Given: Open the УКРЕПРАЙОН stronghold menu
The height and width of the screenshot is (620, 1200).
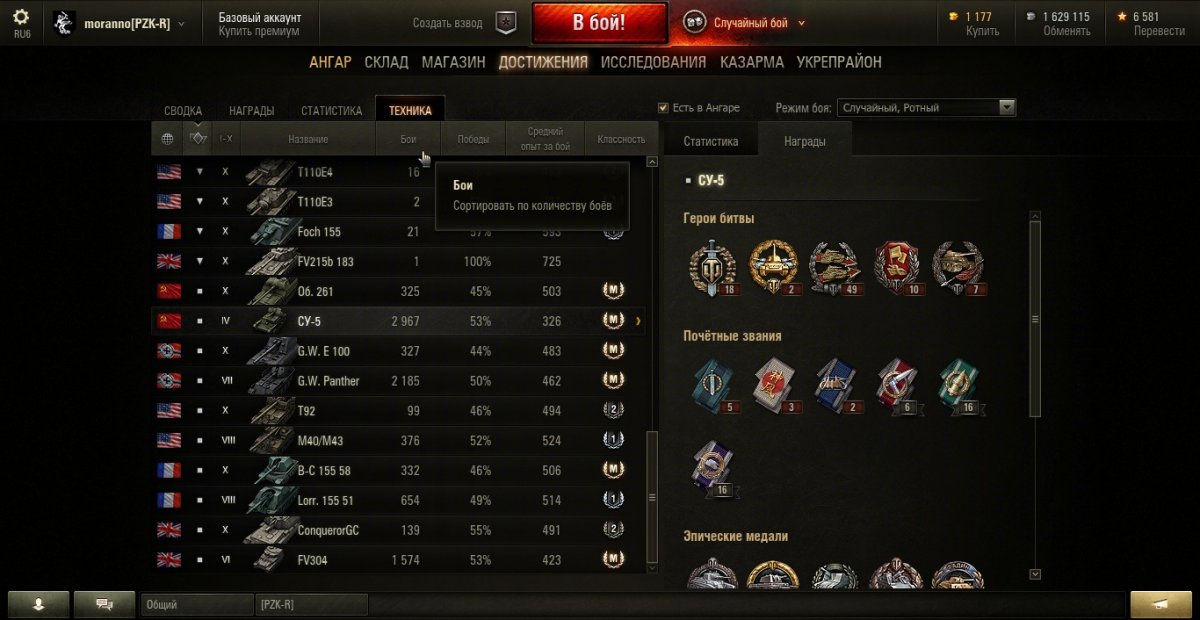Looking at the screenshot, I should pos(839,62).
